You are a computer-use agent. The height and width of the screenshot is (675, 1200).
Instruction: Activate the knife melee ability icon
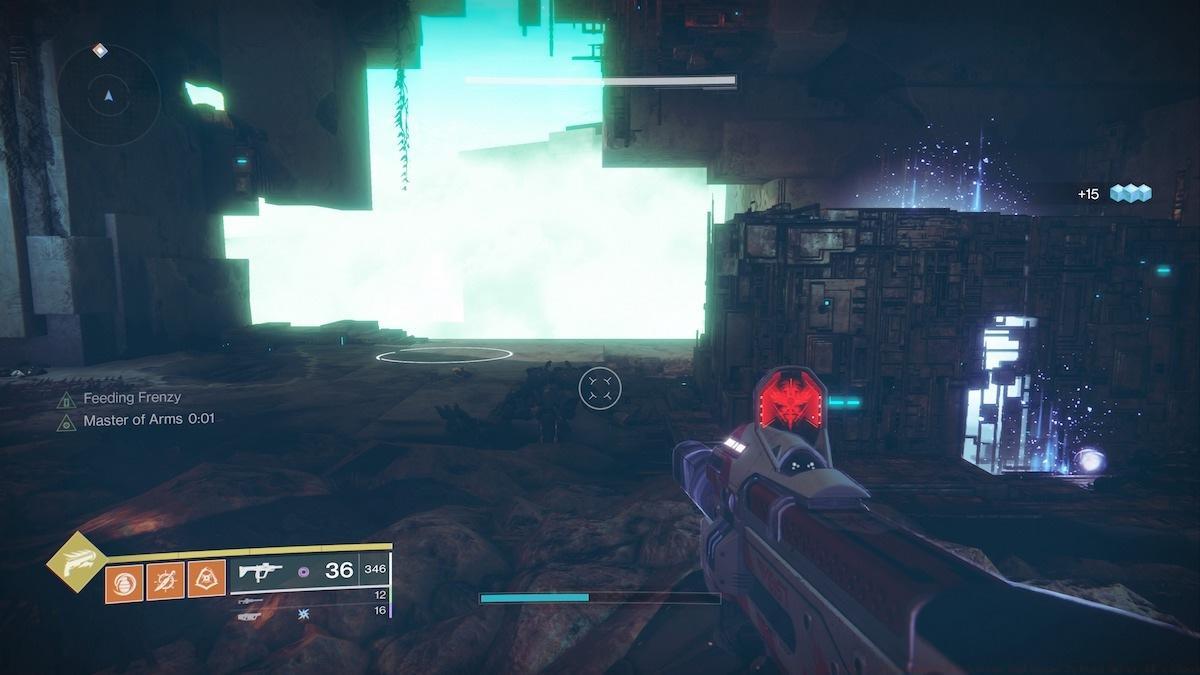click(x=165, y=581)
